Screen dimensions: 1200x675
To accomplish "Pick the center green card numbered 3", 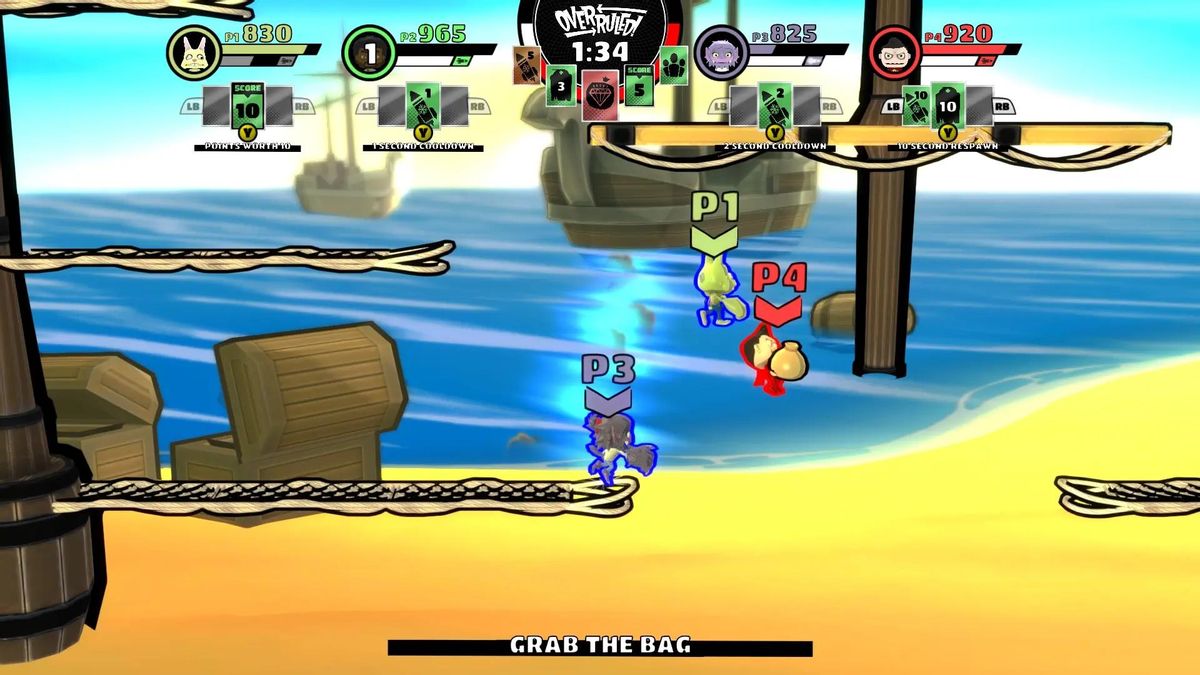I will (561, 86).
